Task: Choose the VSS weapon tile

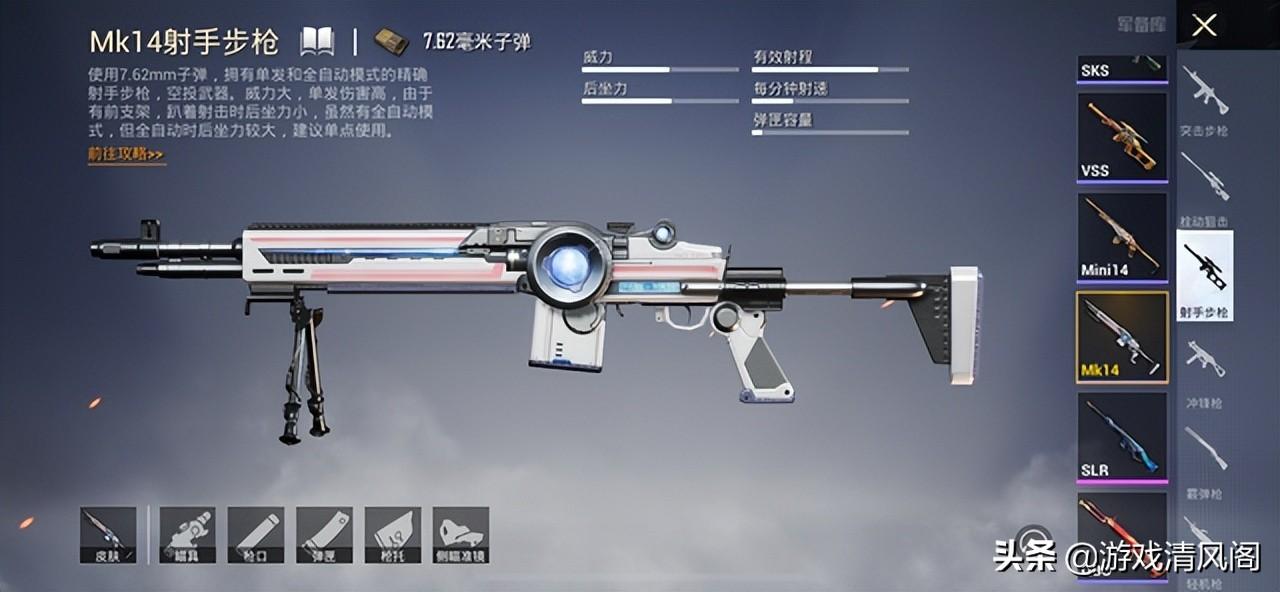Action: [1121, 137]
